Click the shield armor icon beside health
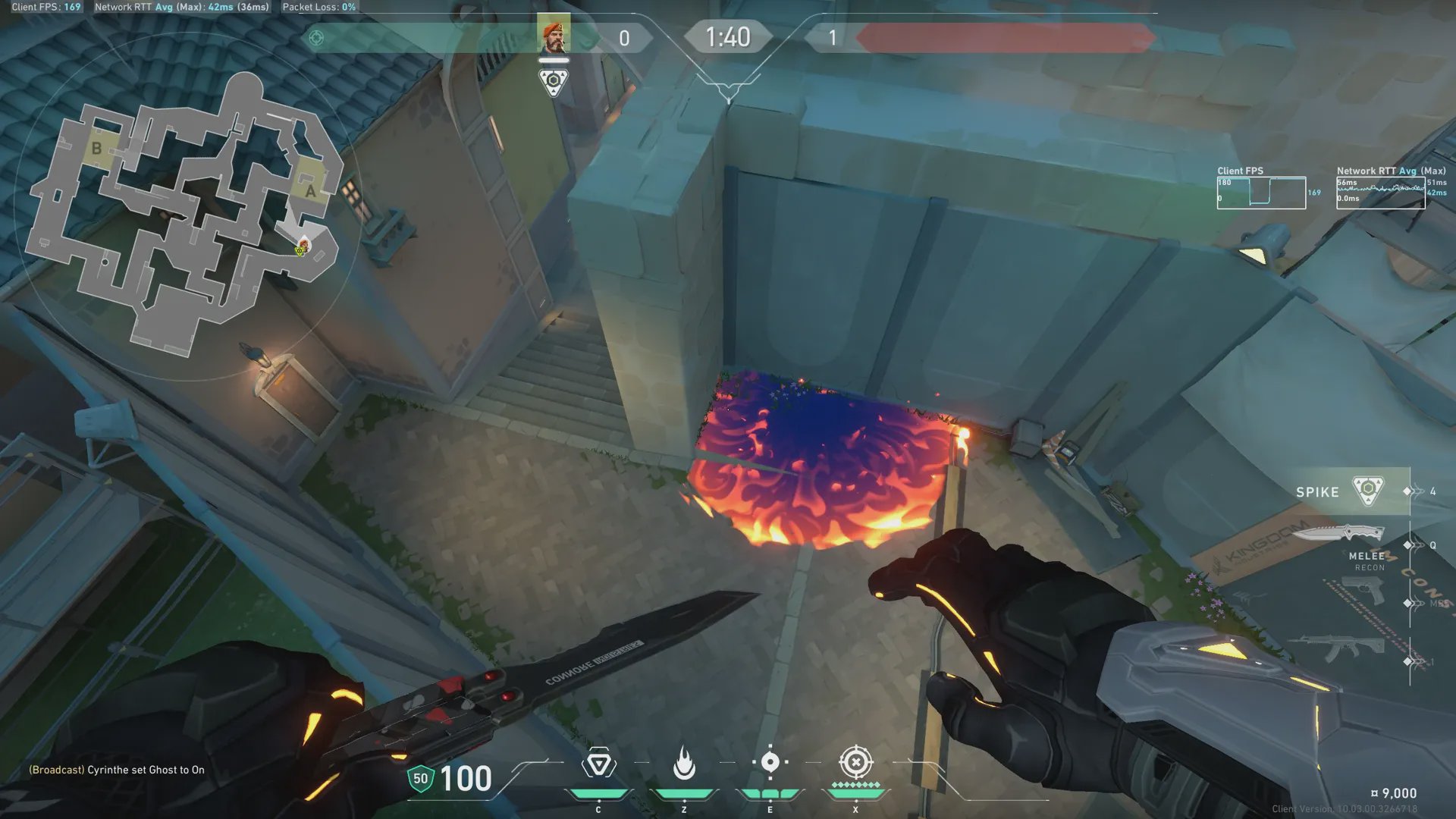This screenshot has height=819, width=1456. 420,779
